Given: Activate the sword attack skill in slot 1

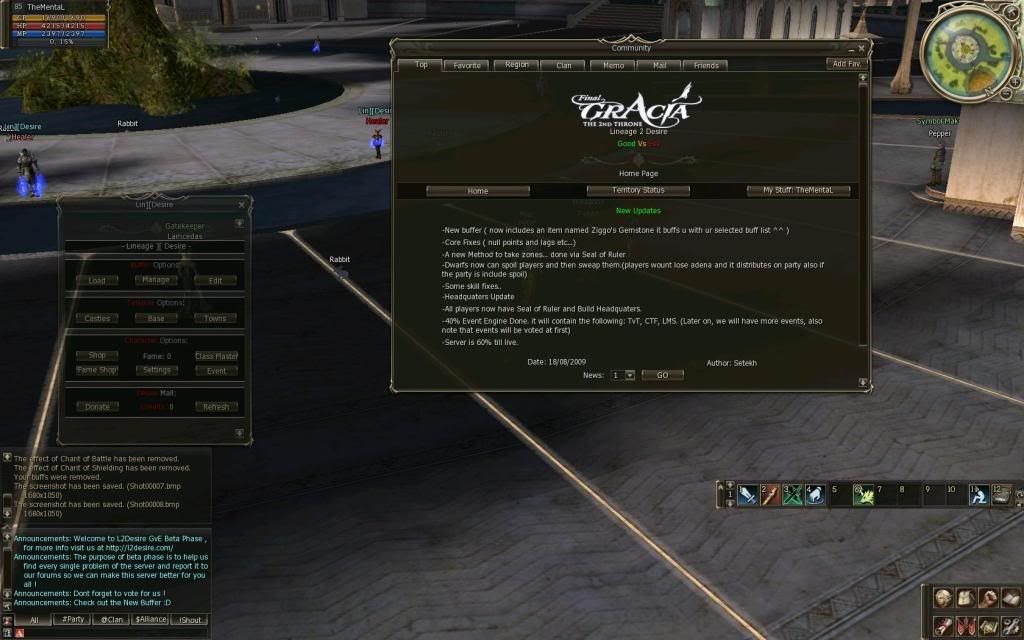Looking at the screenshot, I should [748, 494].
